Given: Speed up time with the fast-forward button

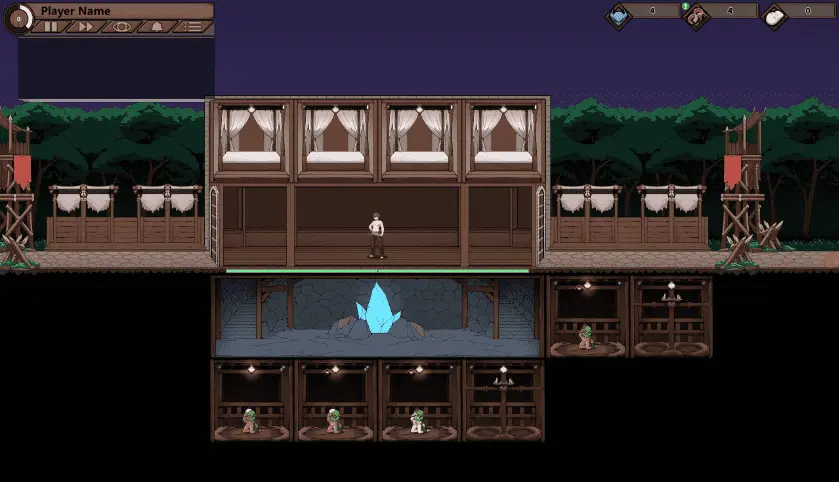Looking at the screenshot, I should pyautogui.click(x=86, y=27).
